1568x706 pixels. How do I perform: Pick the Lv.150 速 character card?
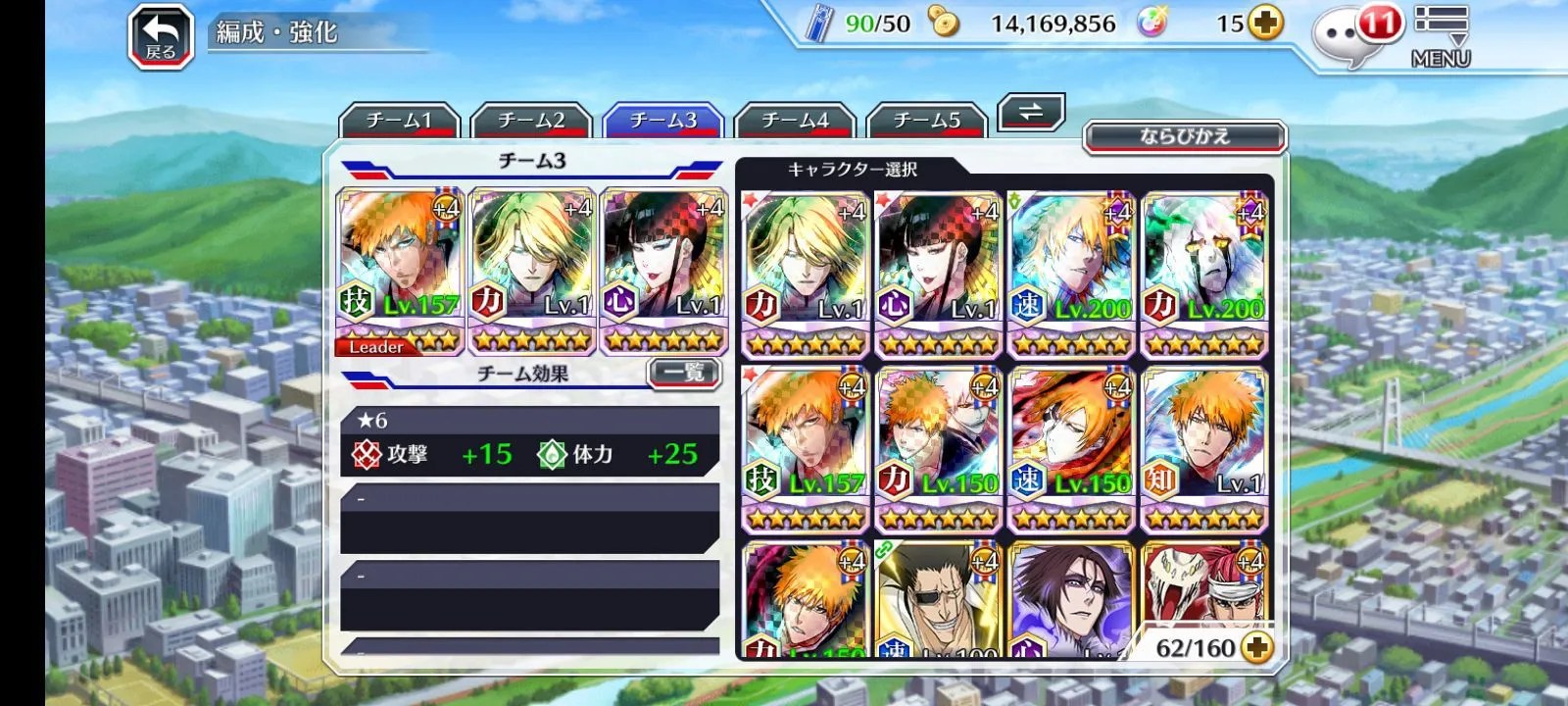(1071, 449)
